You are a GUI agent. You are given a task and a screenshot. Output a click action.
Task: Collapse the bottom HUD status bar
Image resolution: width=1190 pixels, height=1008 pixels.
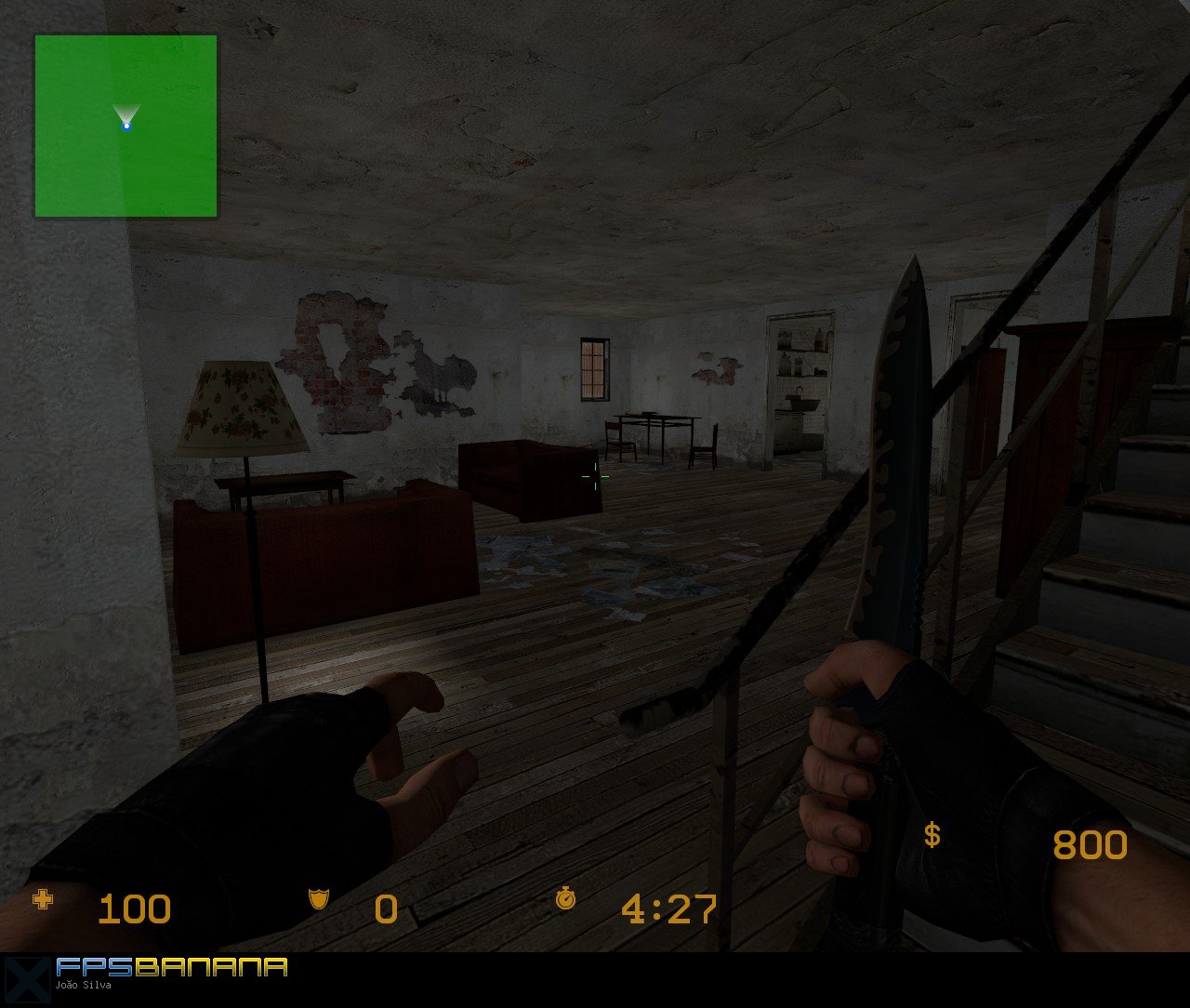(x=595, y=909)
